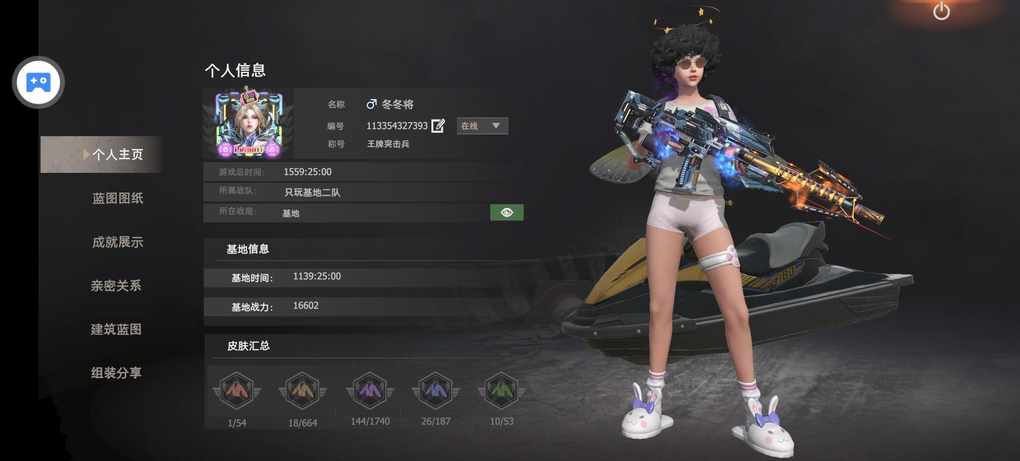Open the 成就展示 section
This screenshot has height=461, width=1020.
117,242
